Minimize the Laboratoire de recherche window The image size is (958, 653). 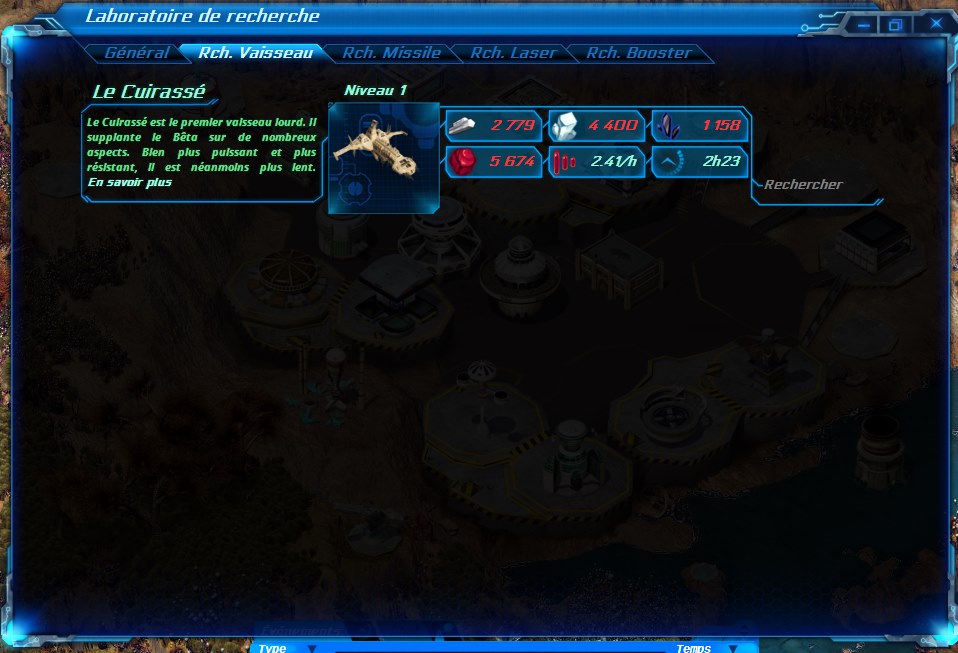click(862, 24)
